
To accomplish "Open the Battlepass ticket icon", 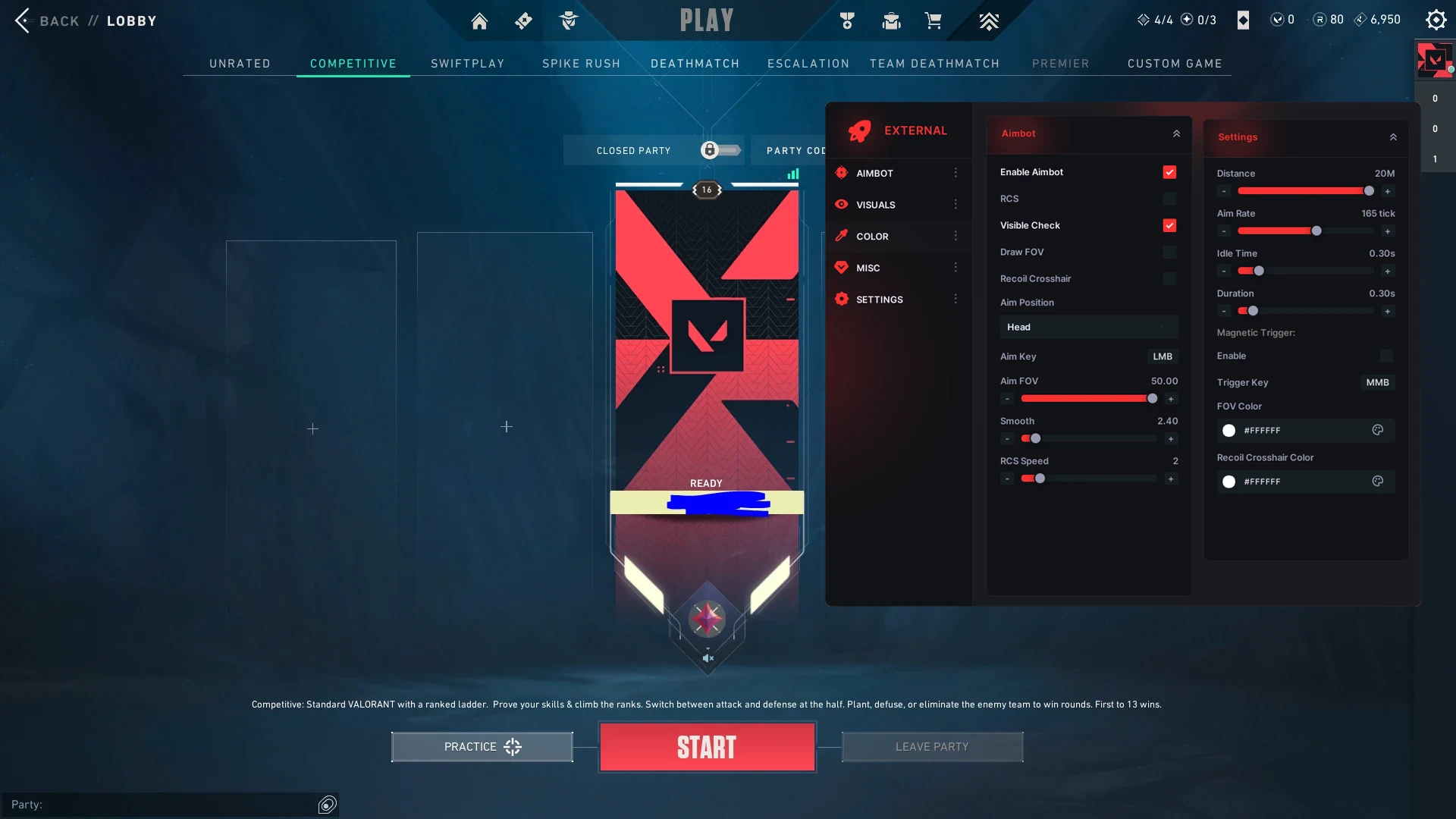I will point(524,20).
